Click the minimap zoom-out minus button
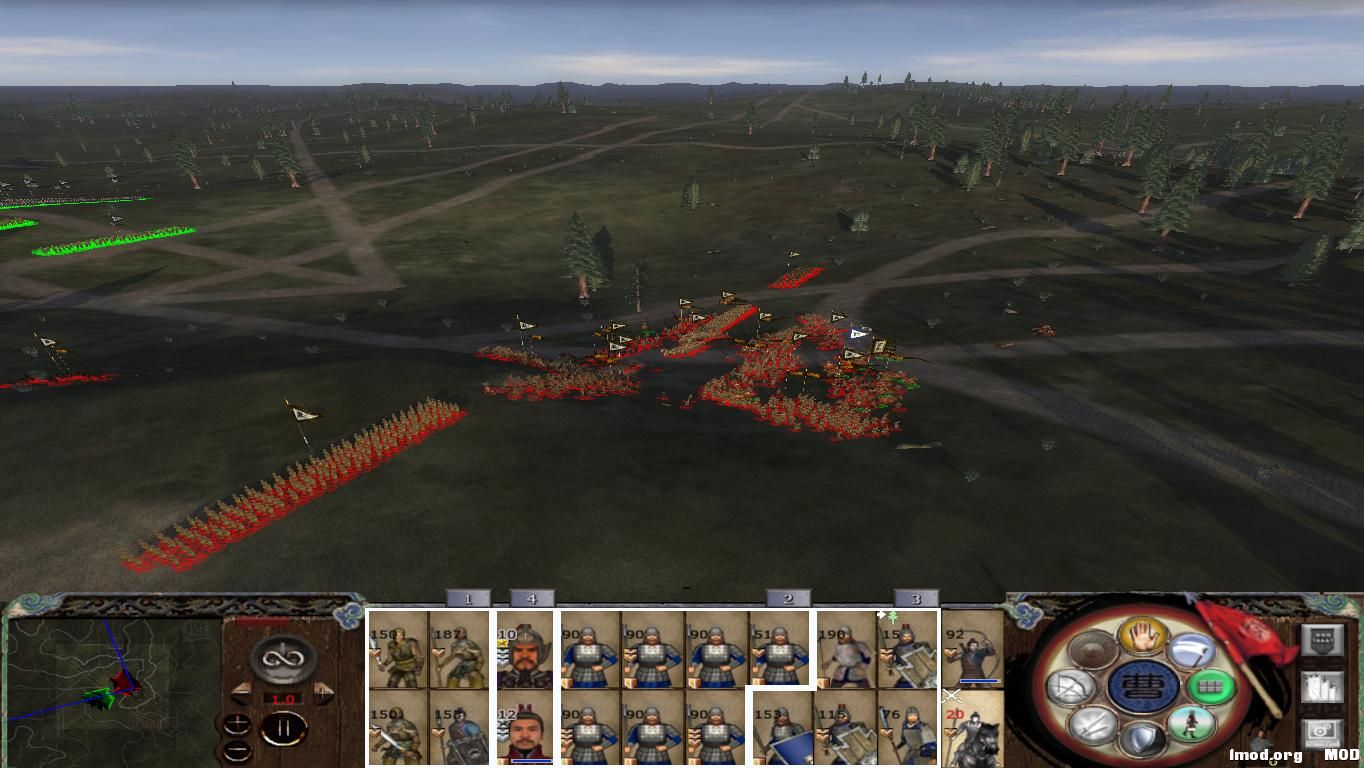 coord(238,749)
